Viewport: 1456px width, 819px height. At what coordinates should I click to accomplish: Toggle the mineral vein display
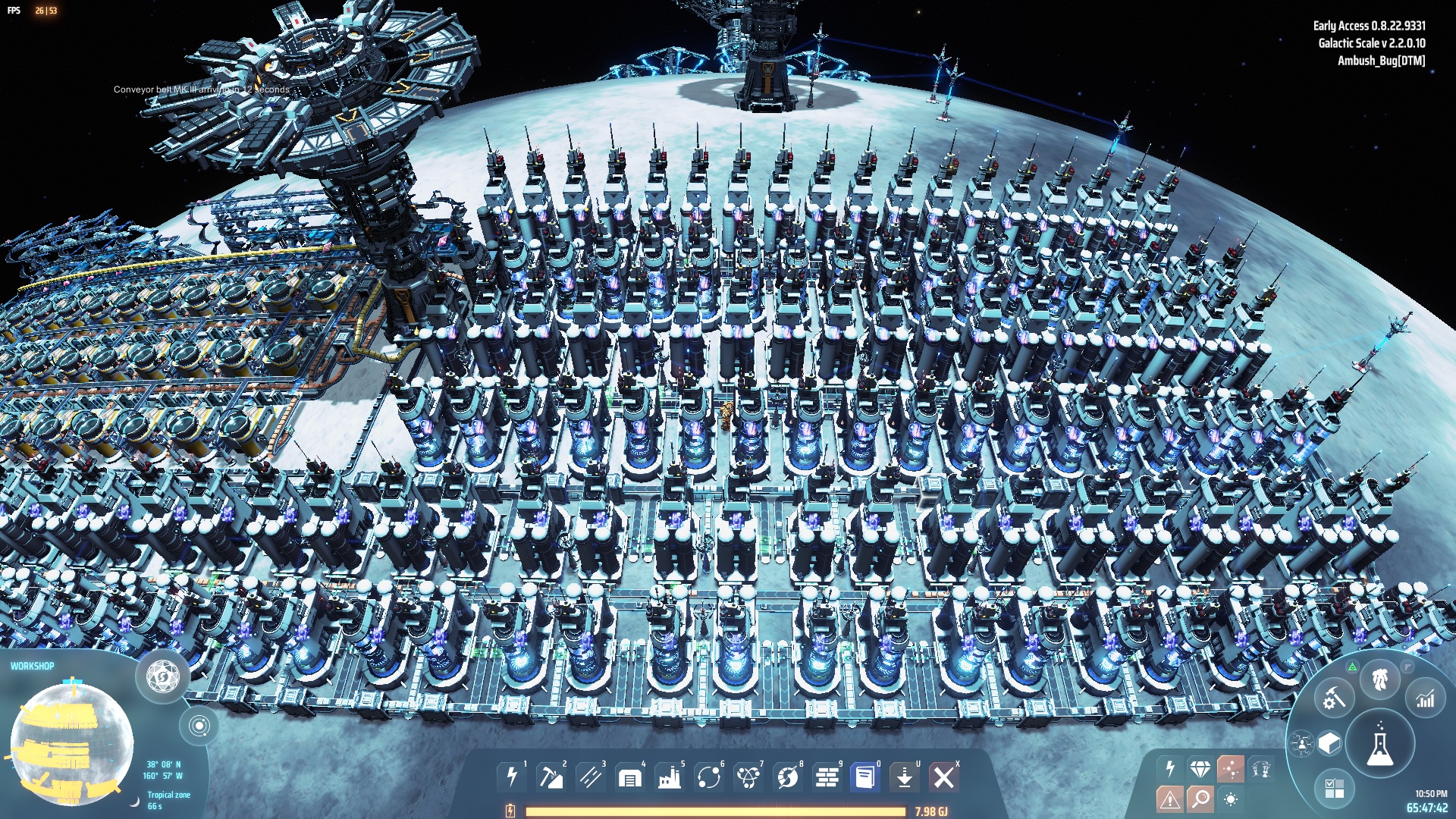(1201, 768)
